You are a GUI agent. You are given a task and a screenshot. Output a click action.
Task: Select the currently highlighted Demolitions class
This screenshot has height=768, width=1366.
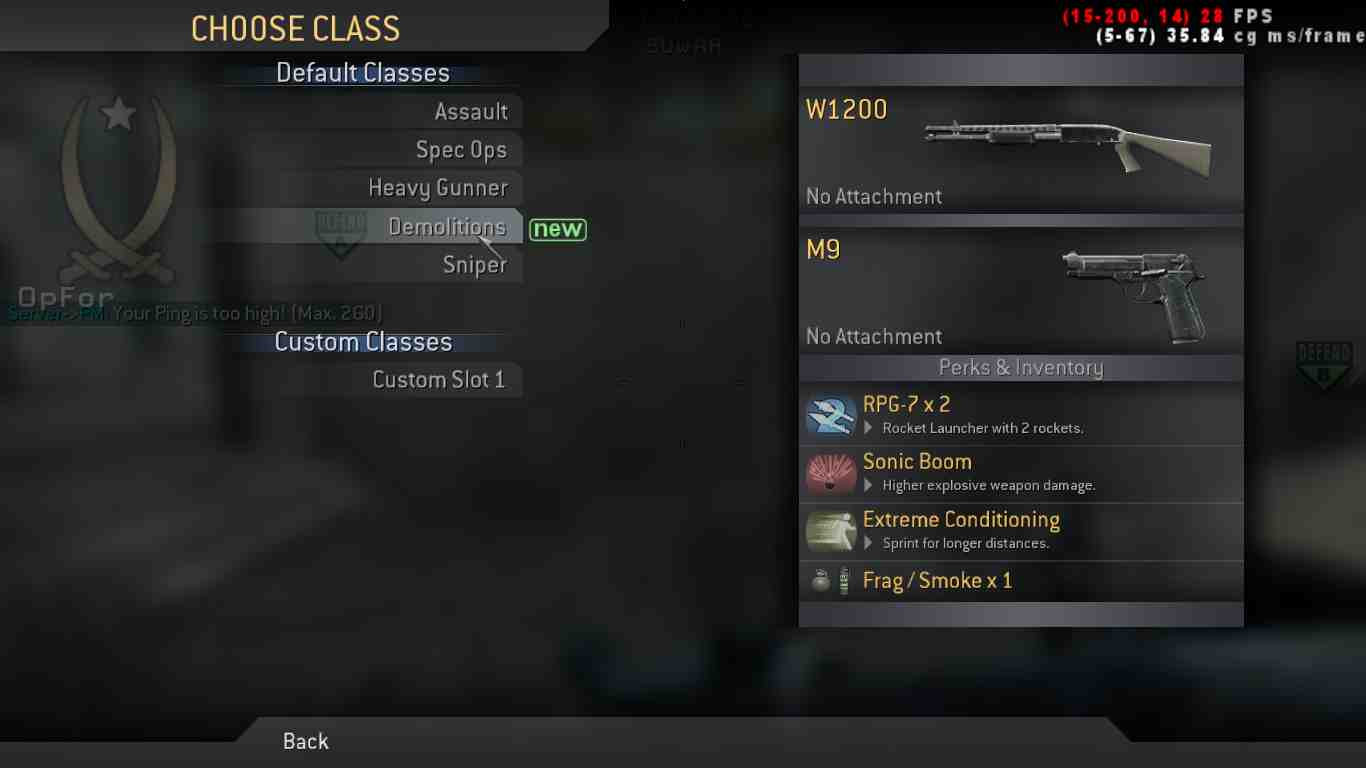448,226
